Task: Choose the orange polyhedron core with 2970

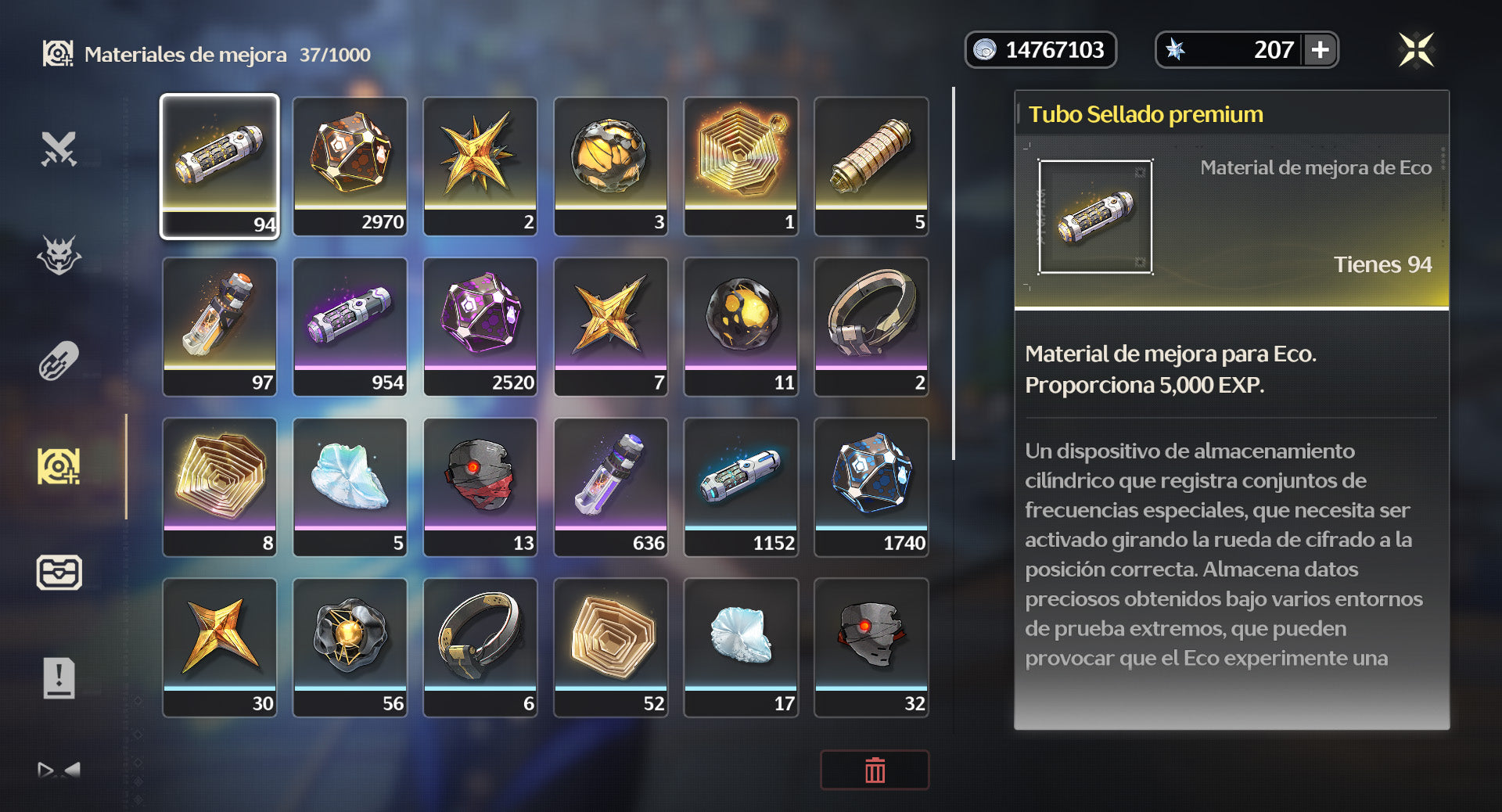Action: (x=350, y=165)
